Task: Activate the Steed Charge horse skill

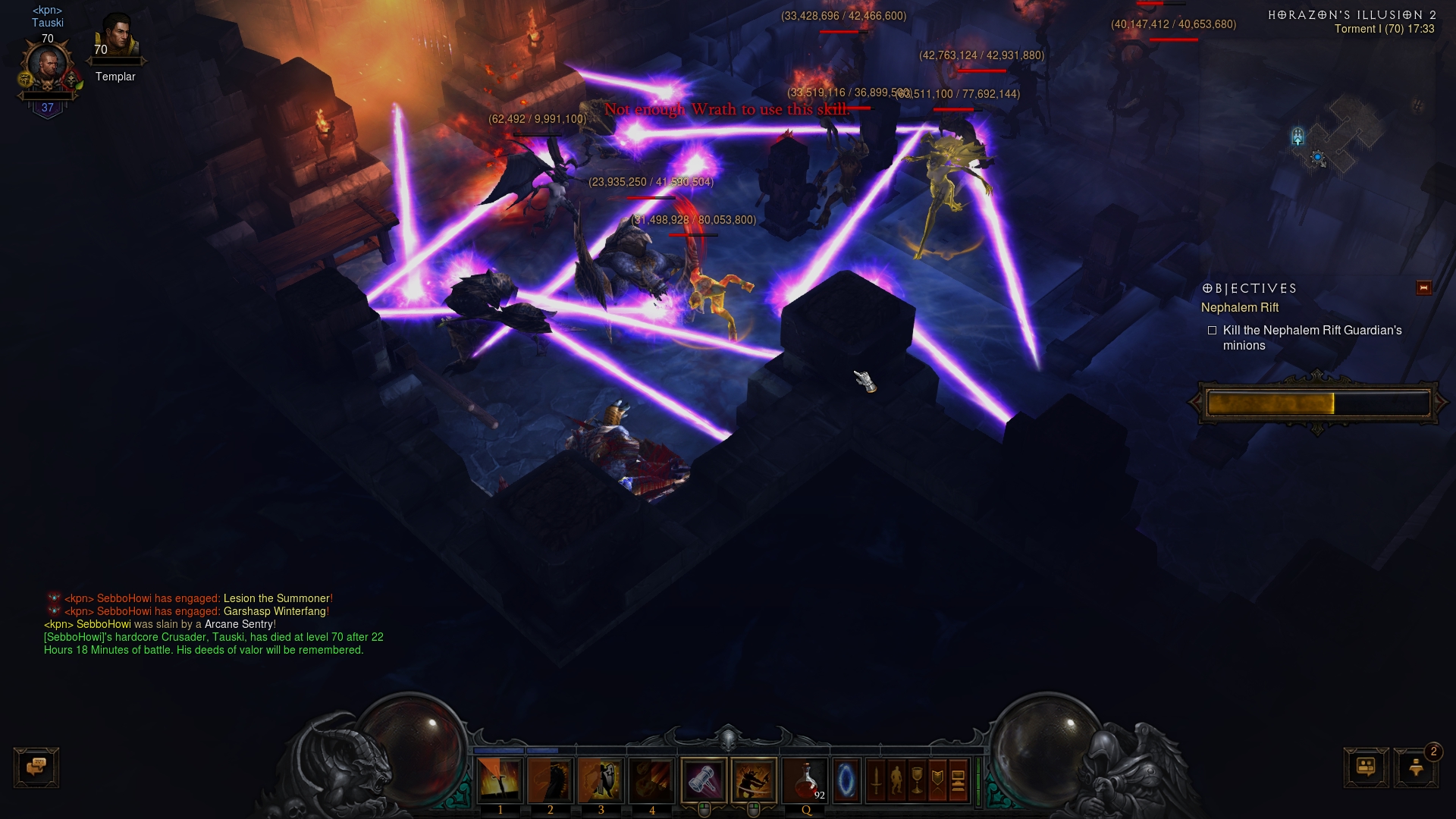Action: pyautogui.click(x=551, y=780)
